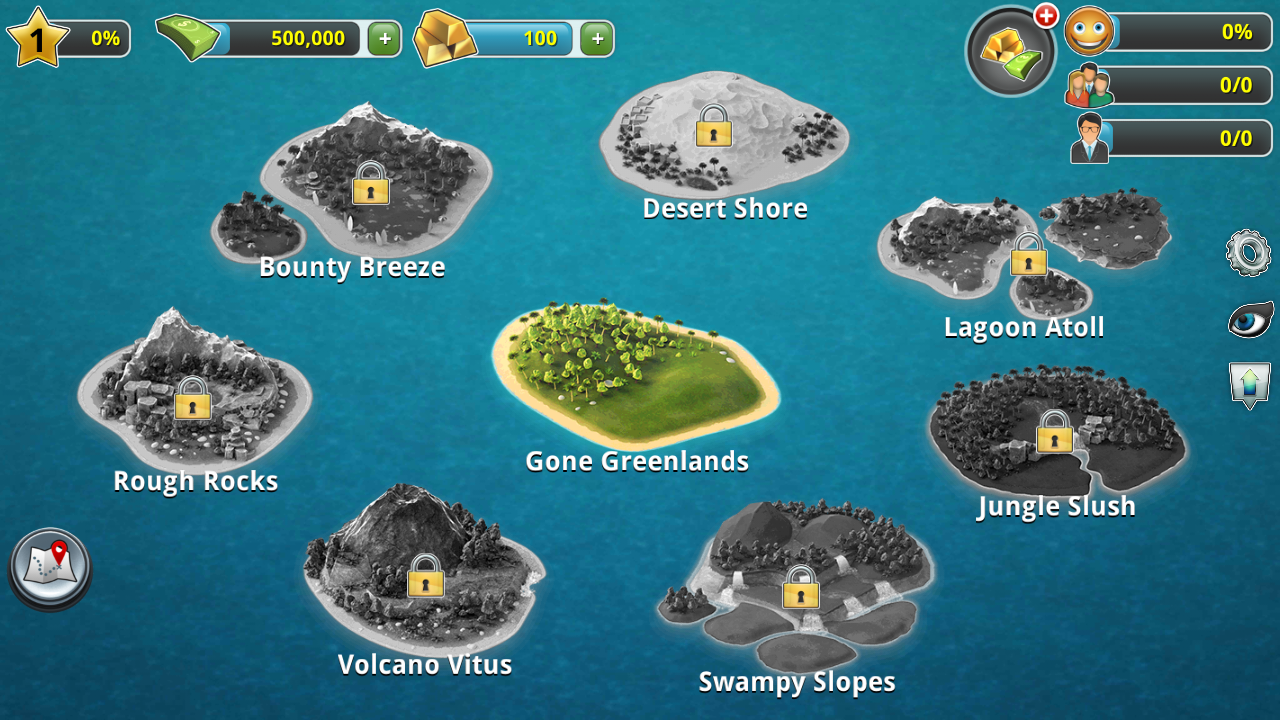The width and height of the screenshot is (1280, 720).
Task: Select the locked Volcano Vitus island
Action: click(426, 576)
